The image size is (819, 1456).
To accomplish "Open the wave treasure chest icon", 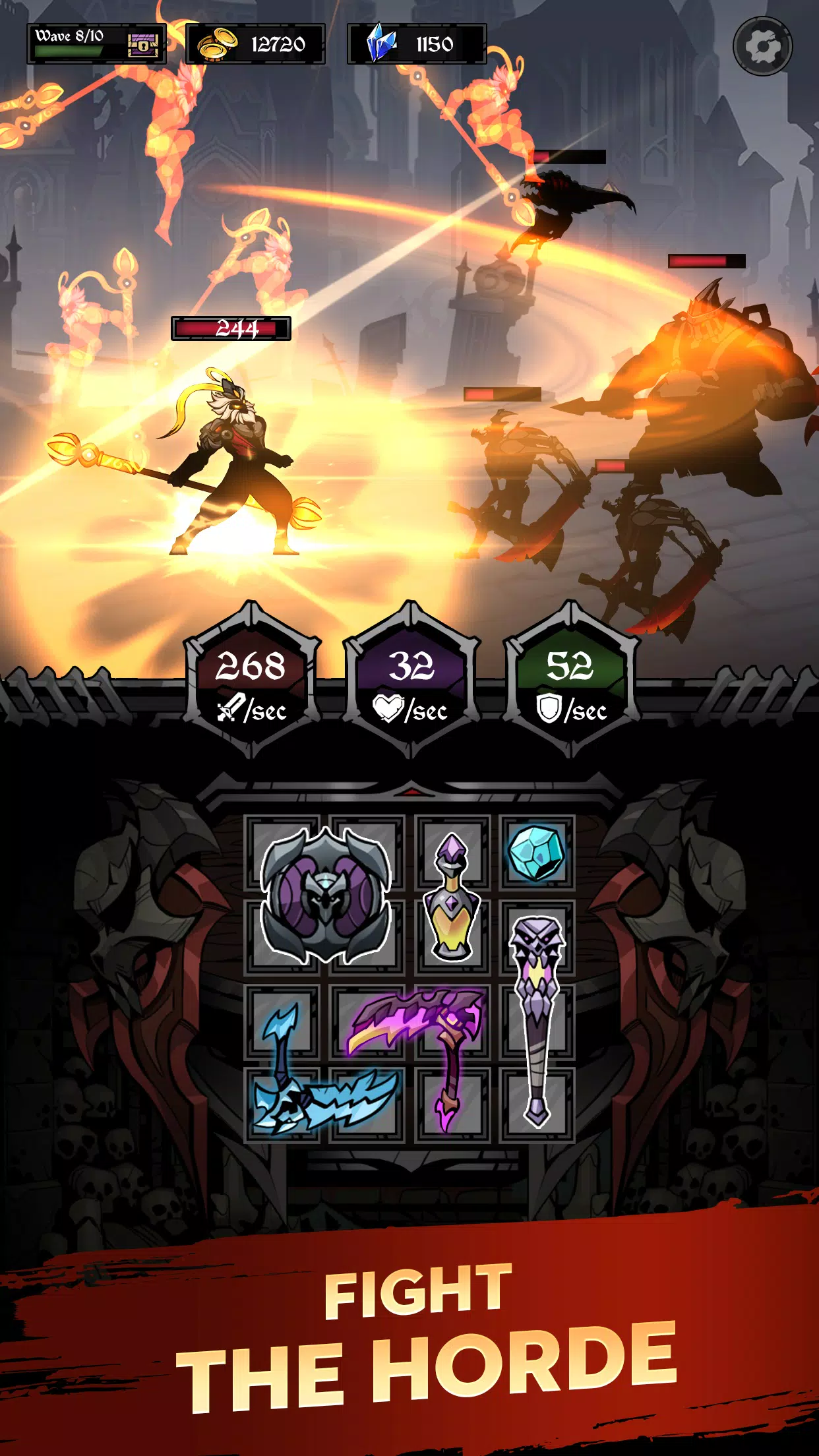I will click(x=143, y=45).
